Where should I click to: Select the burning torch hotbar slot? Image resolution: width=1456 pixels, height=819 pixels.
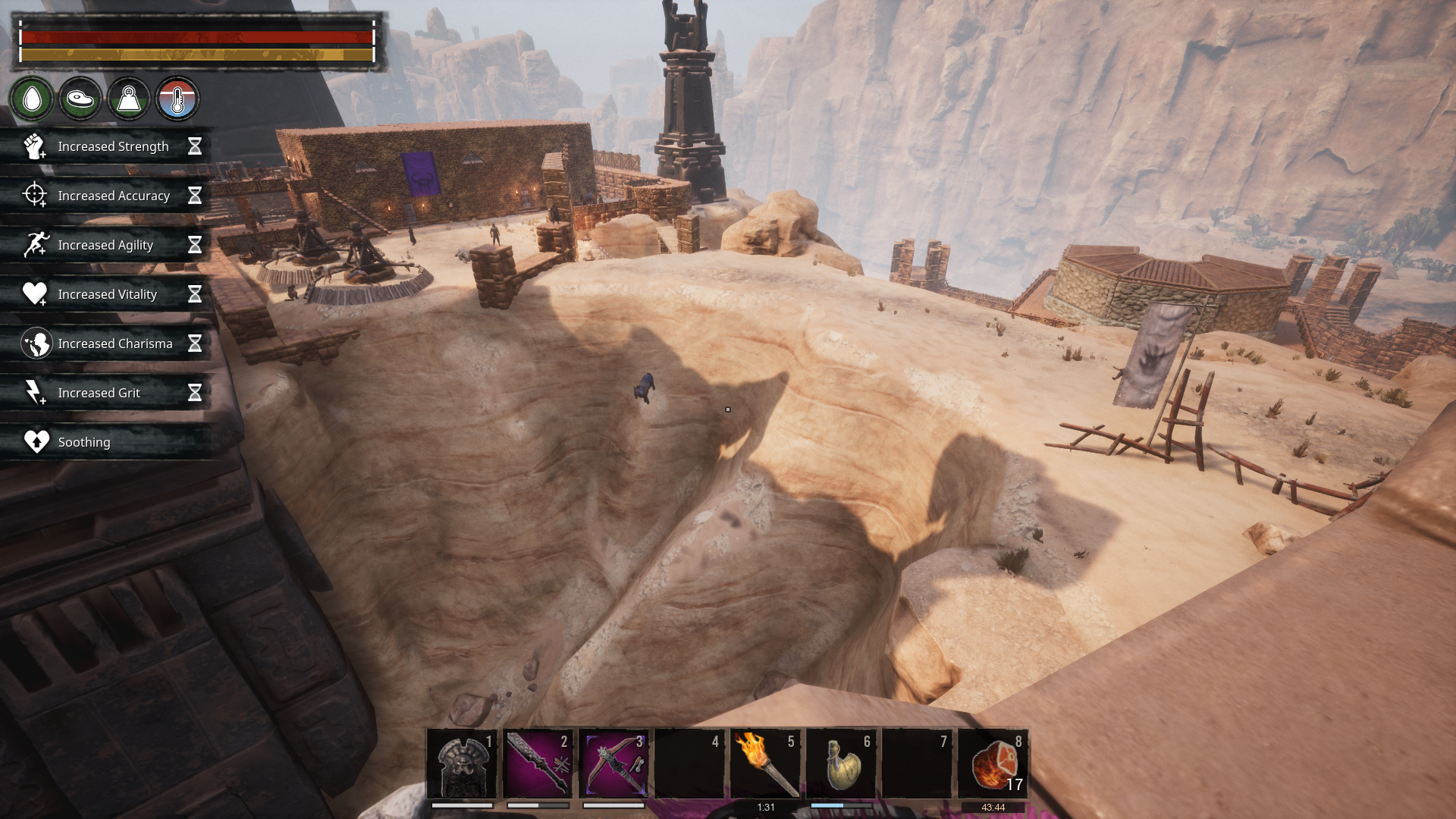tap(765, 763)
